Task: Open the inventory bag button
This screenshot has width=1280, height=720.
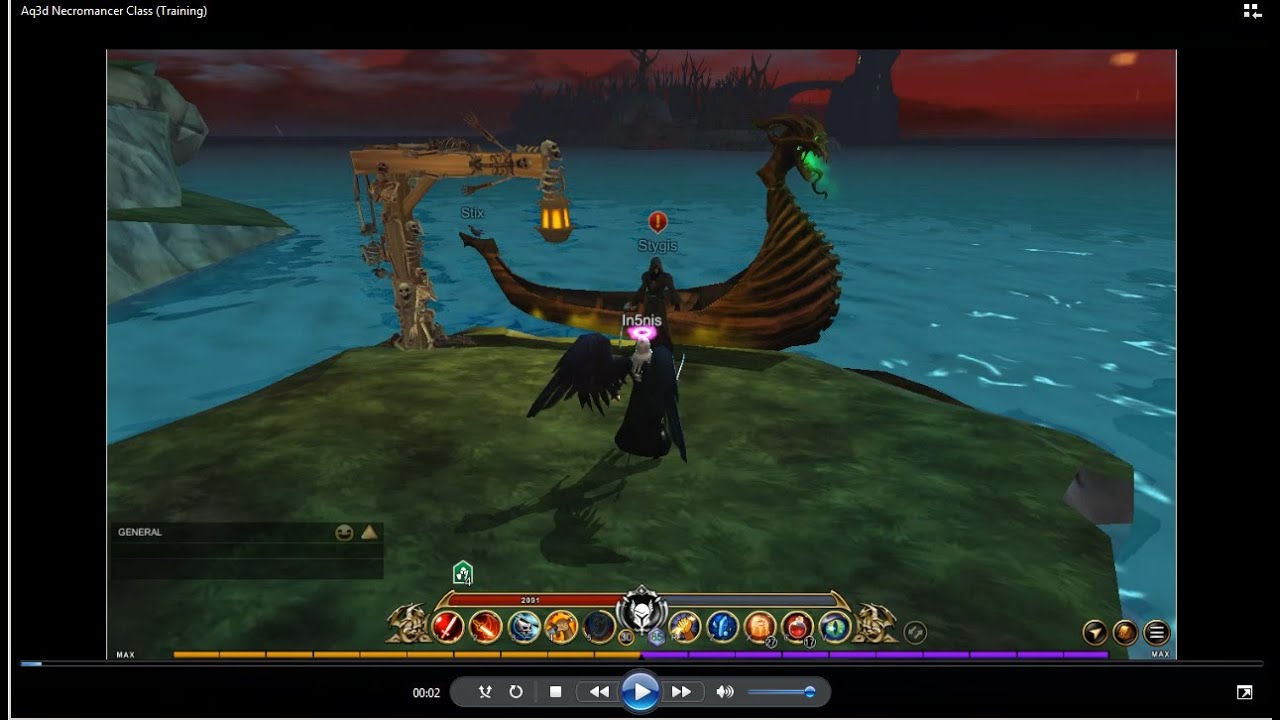Action: [x=1126, y=632]
